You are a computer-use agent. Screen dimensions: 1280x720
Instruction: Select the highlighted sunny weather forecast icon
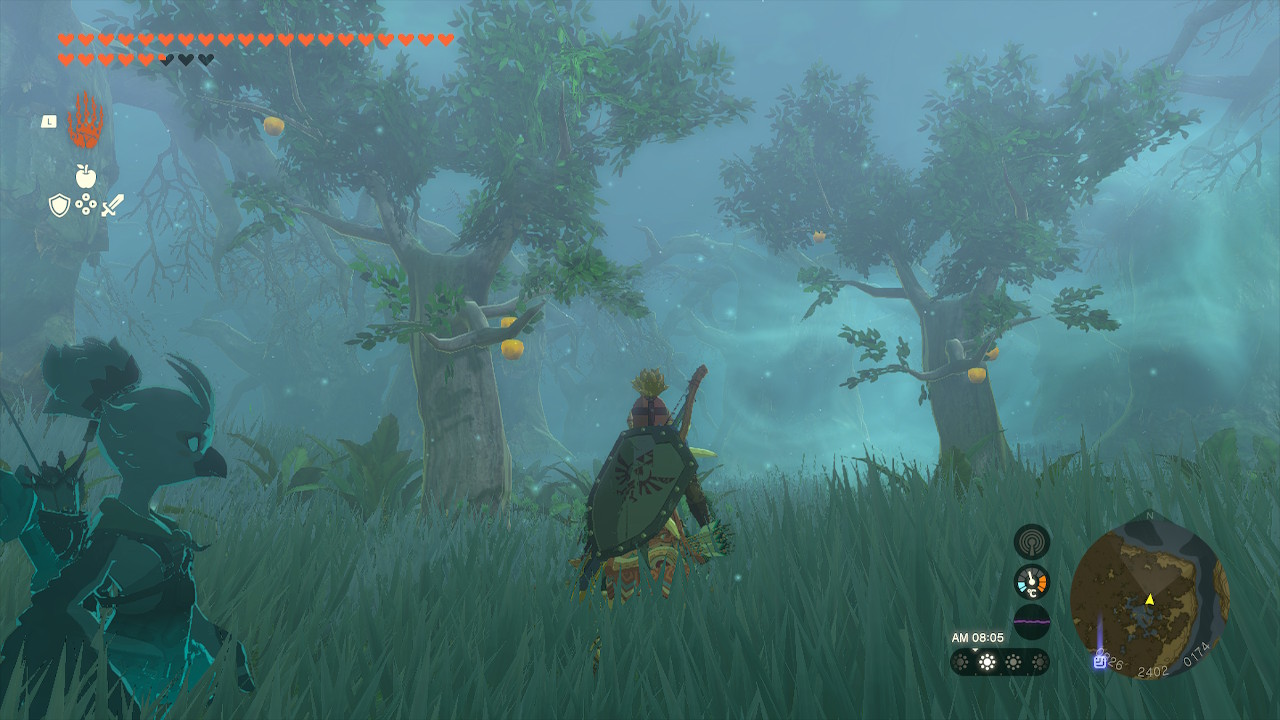tap(987, 662)
